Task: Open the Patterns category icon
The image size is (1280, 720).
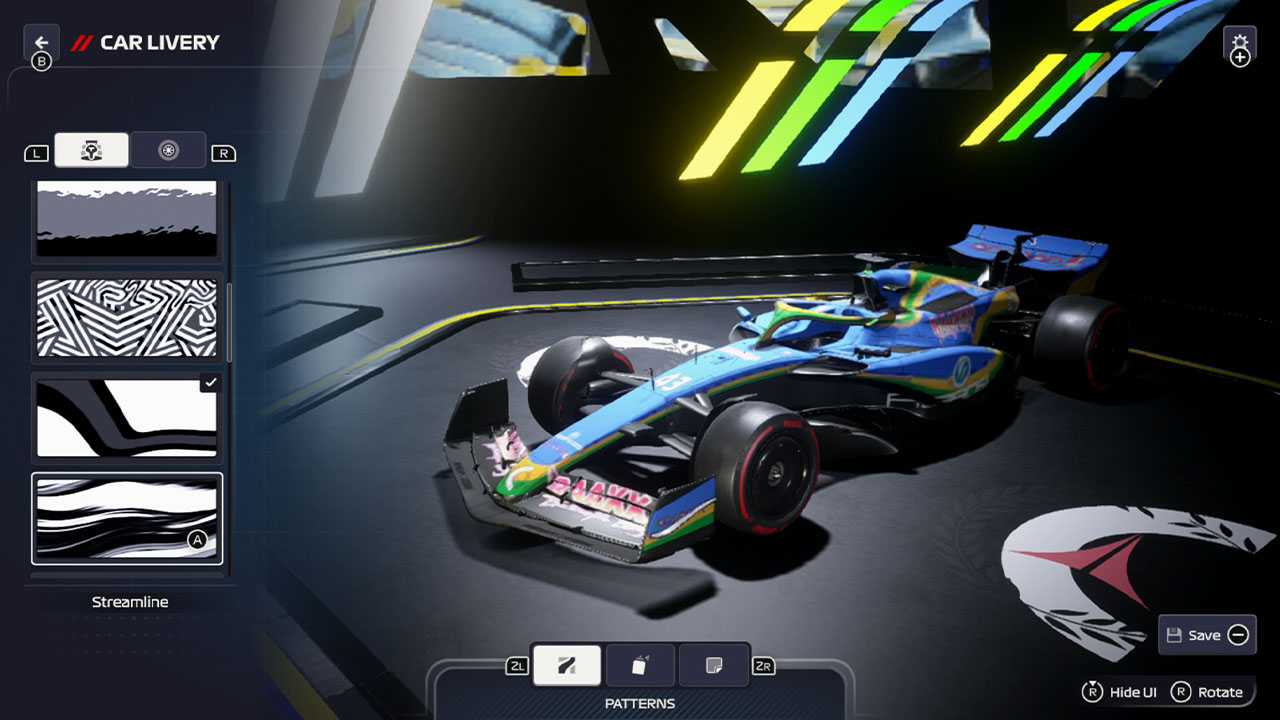Action: click(x=566, y=665)
